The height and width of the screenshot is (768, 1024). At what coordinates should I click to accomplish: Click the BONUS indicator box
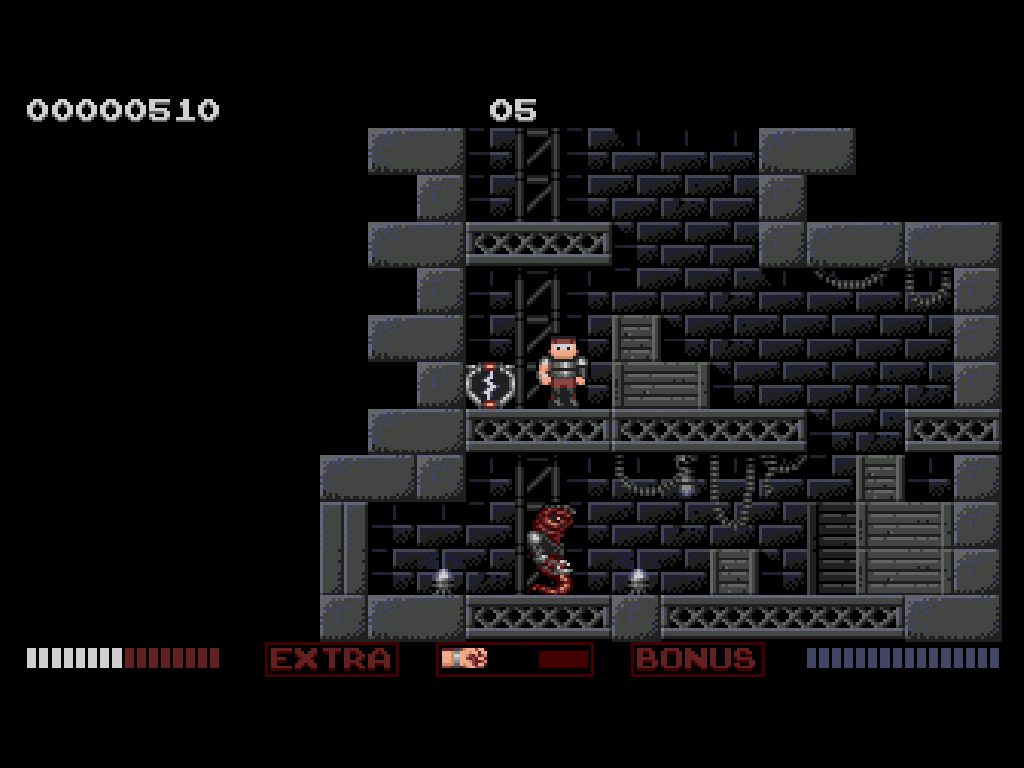pyautogui.click(x=697, y=659)
